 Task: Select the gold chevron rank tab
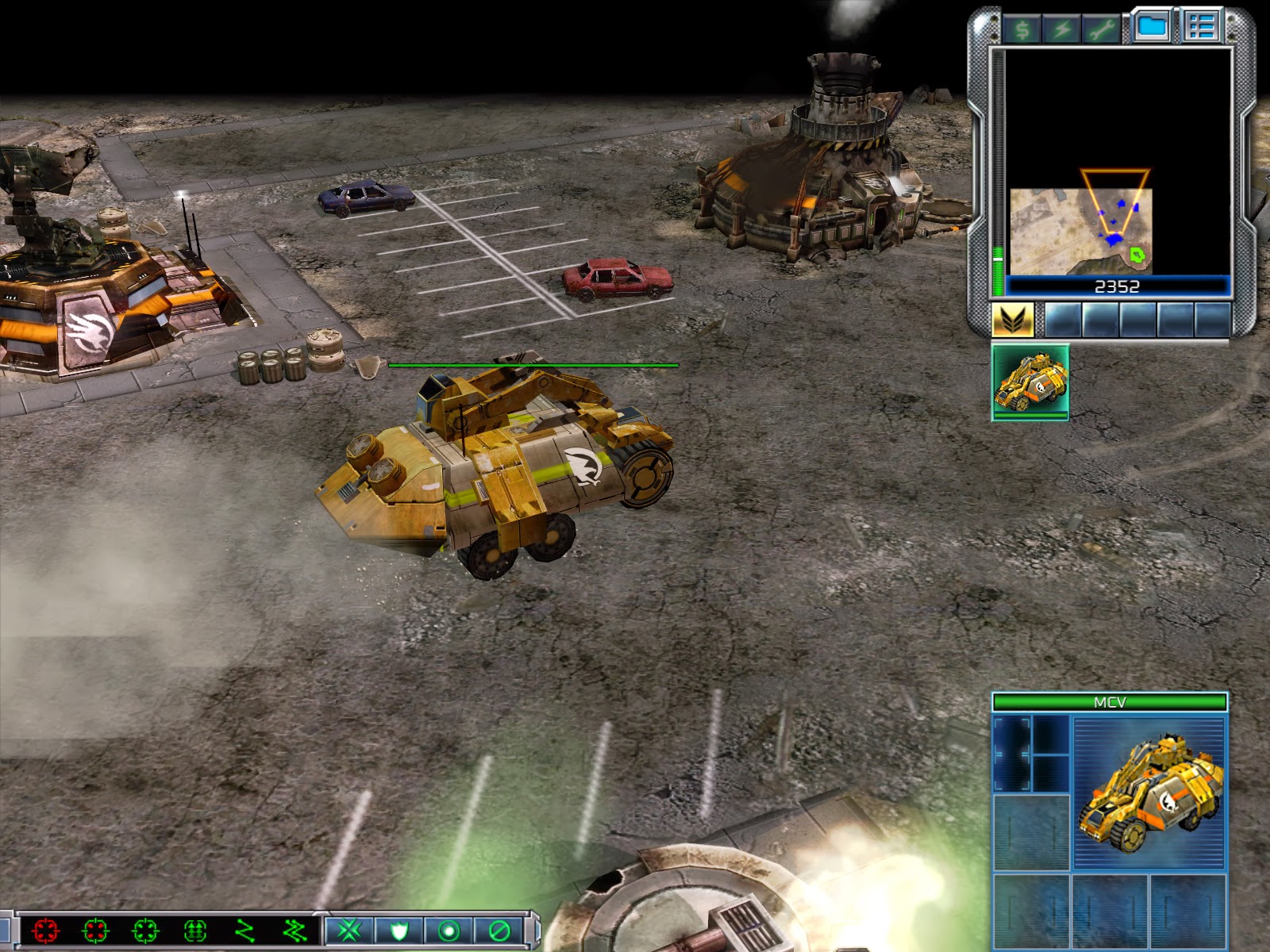pos(1013,320)
